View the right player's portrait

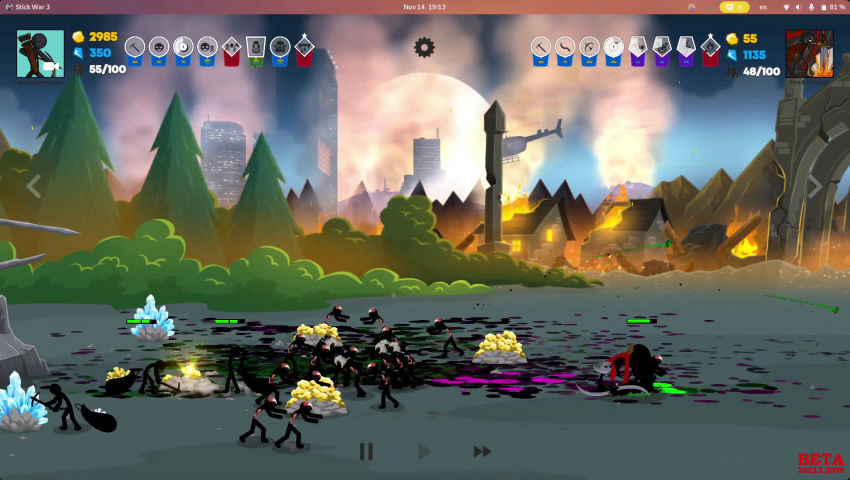click(x=809, y=53)
